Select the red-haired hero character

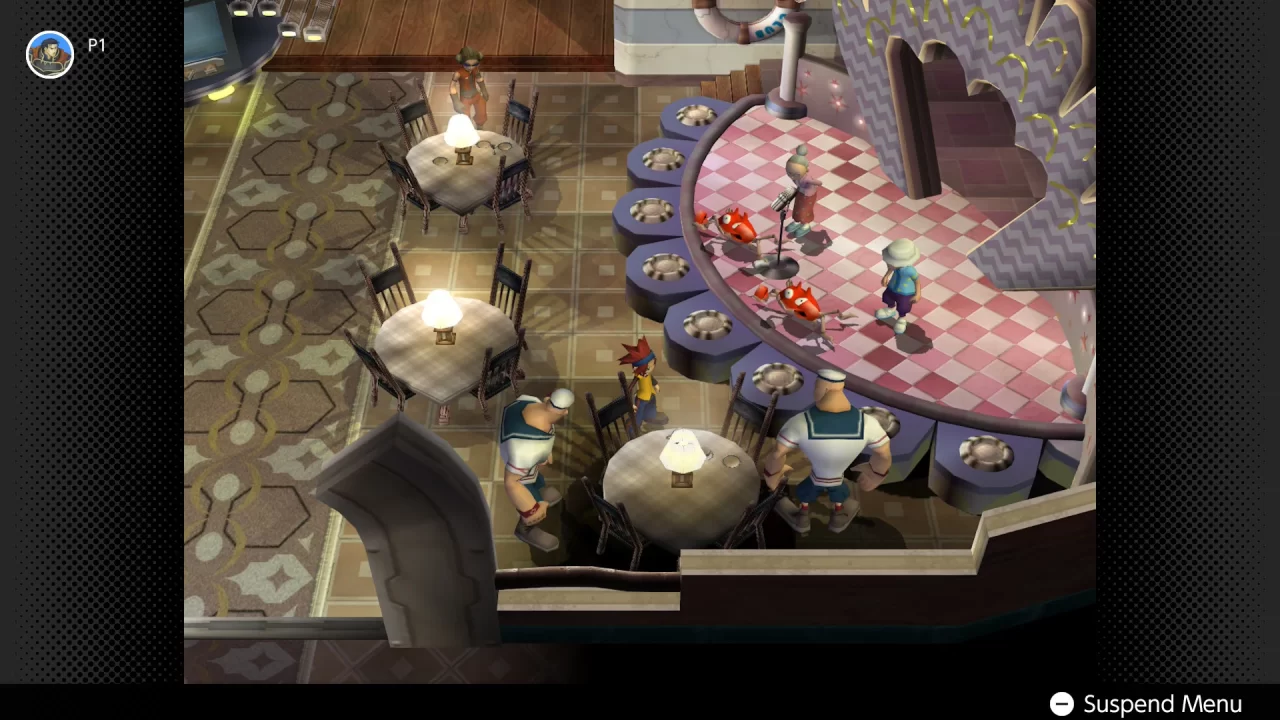(x=644, y=385)
